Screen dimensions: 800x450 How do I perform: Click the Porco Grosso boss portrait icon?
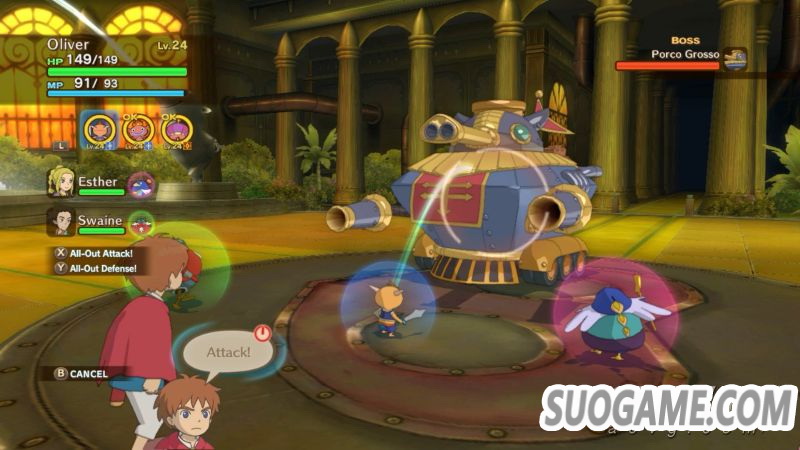click(736, 60)
